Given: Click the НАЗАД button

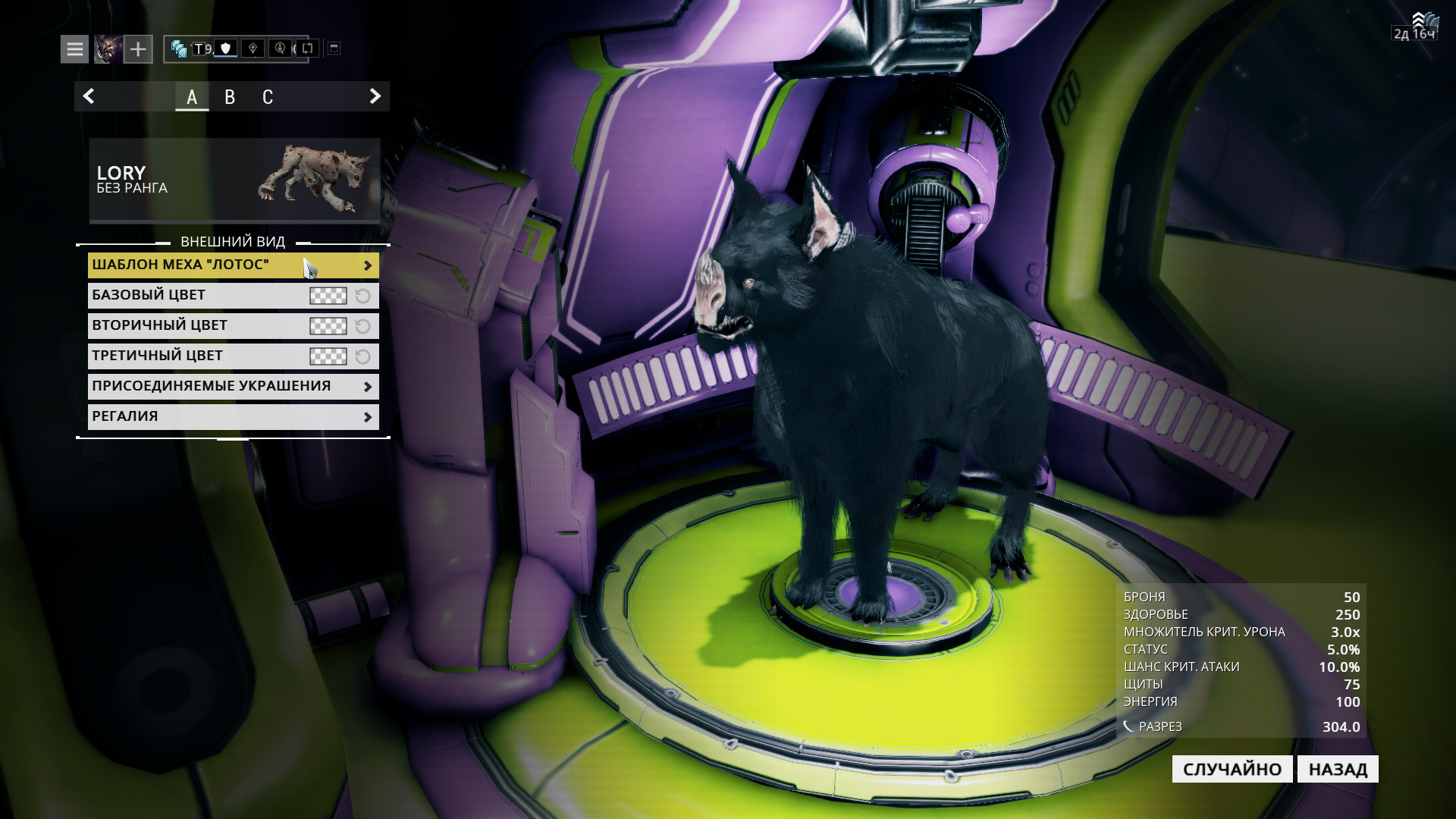Looking at the screenshot, I should click(1338, 768).
